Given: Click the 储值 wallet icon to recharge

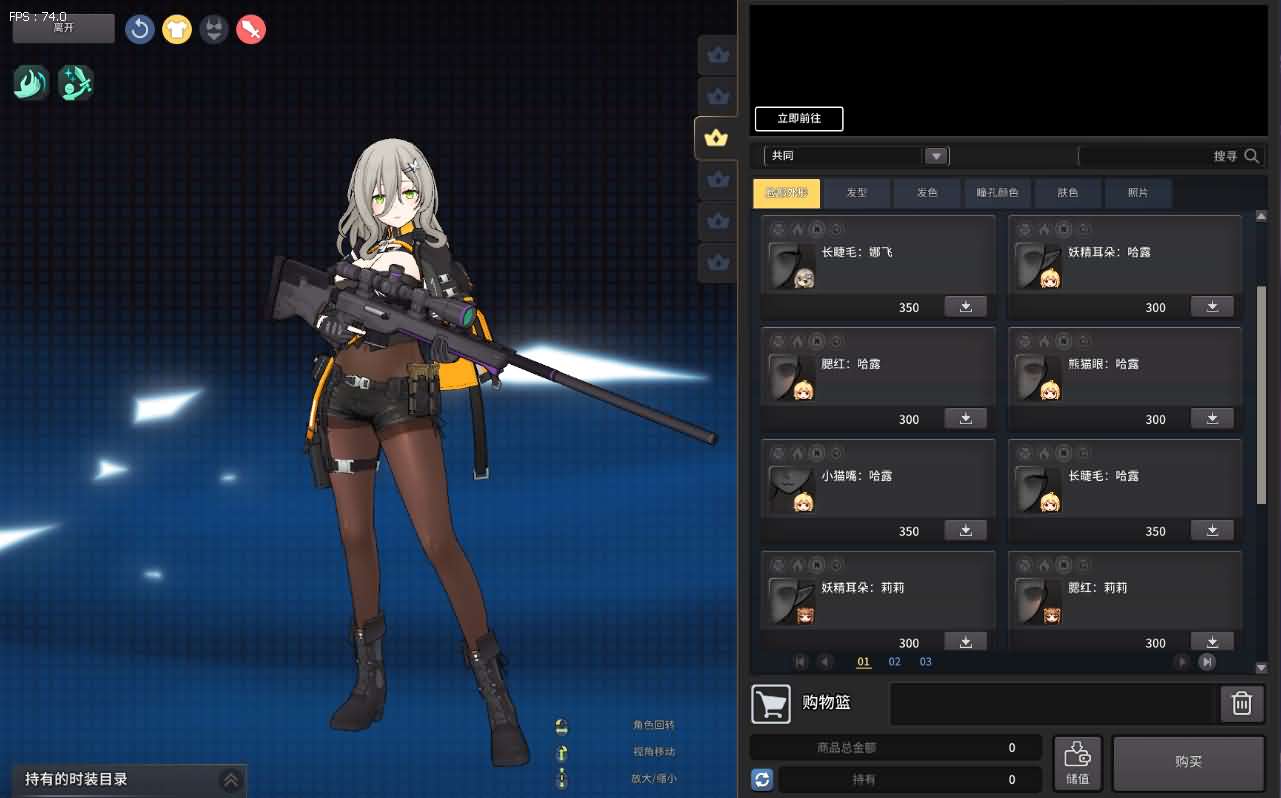Looking at the screenshot, I should [1078, 762].
